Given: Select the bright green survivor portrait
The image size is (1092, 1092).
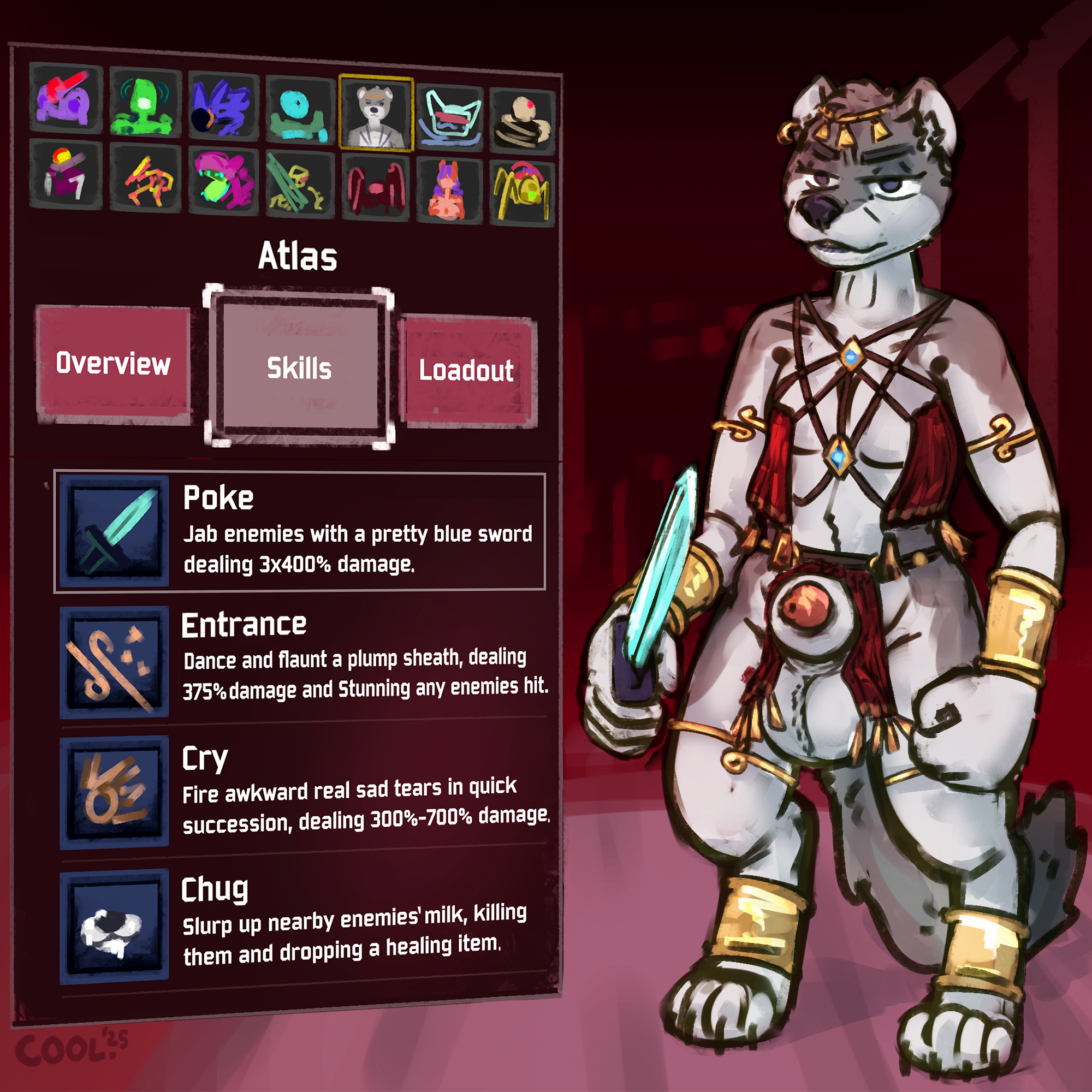Looking at the screenshot, I should tap(145, 102).
